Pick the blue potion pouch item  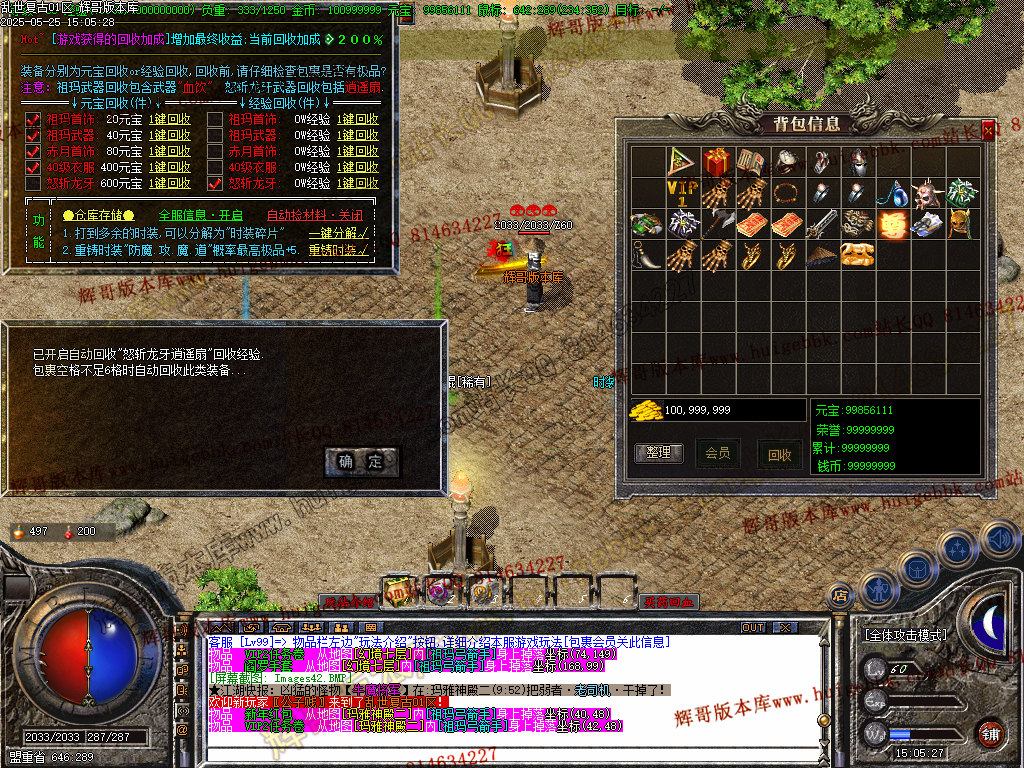pyautogui.click(x=892, y=193)
